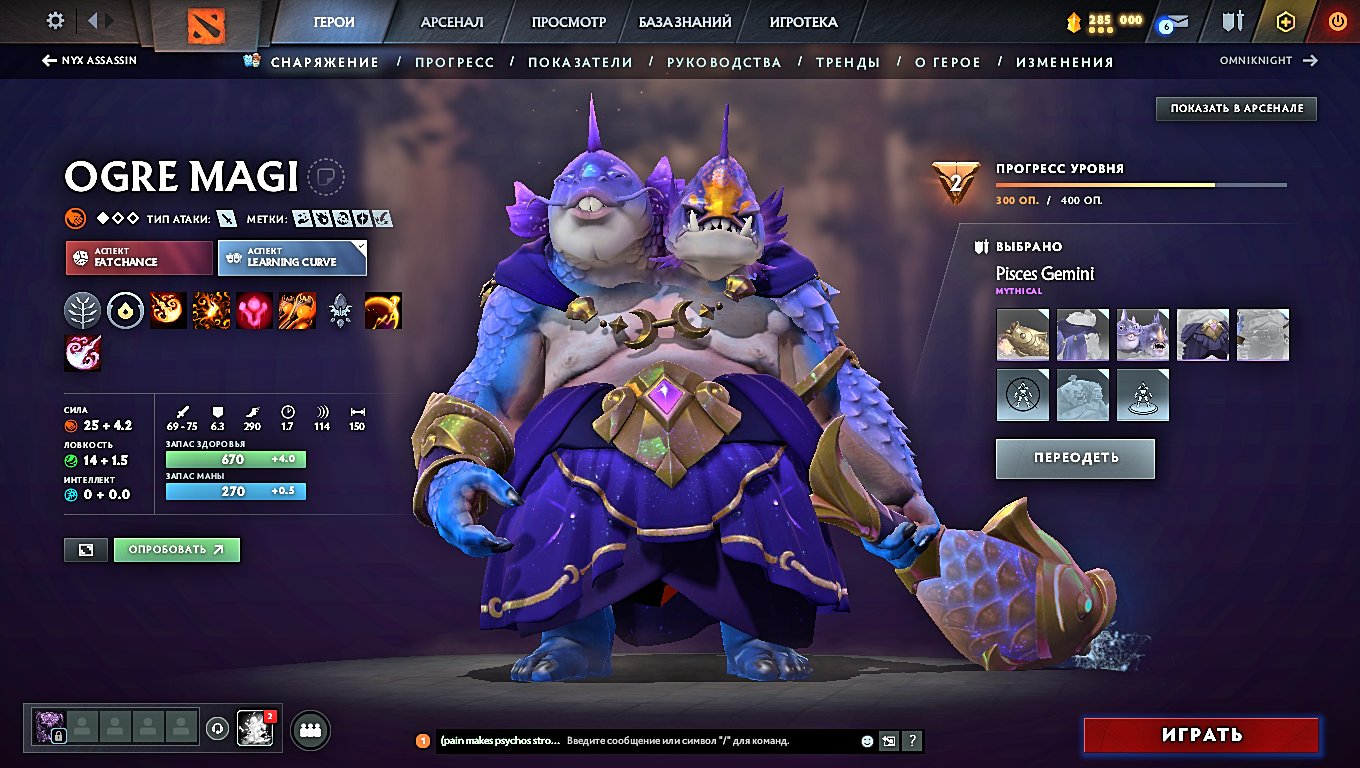Select the Fireblast ability icon
The height and width of the screenshot is (768, 1360).
coord(168,310)
